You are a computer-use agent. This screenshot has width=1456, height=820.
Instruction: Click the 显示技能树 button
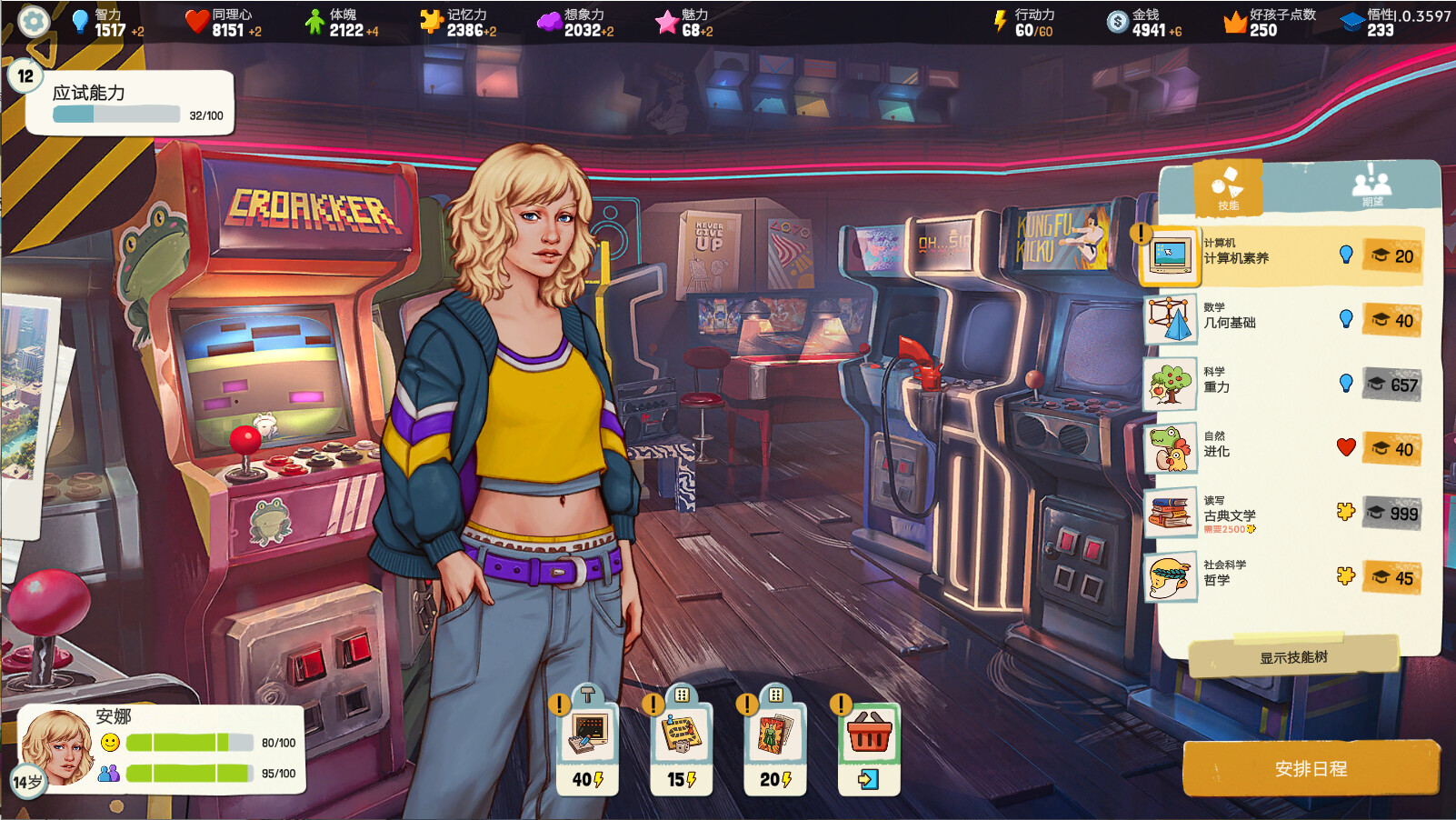click(x=1292, y=656)
